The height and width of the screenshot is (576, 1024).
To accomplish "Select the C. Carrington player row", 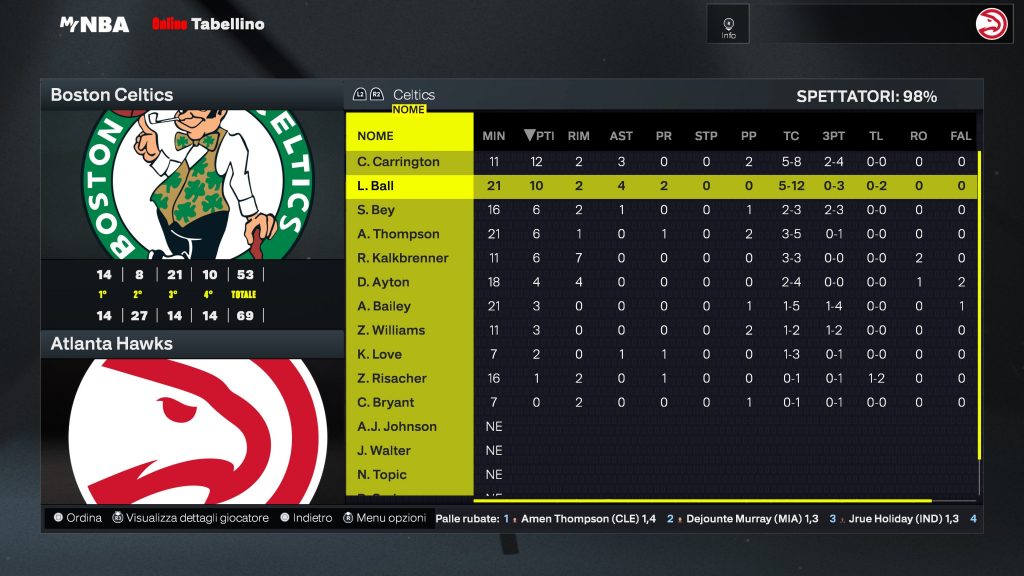I will 398,162.
